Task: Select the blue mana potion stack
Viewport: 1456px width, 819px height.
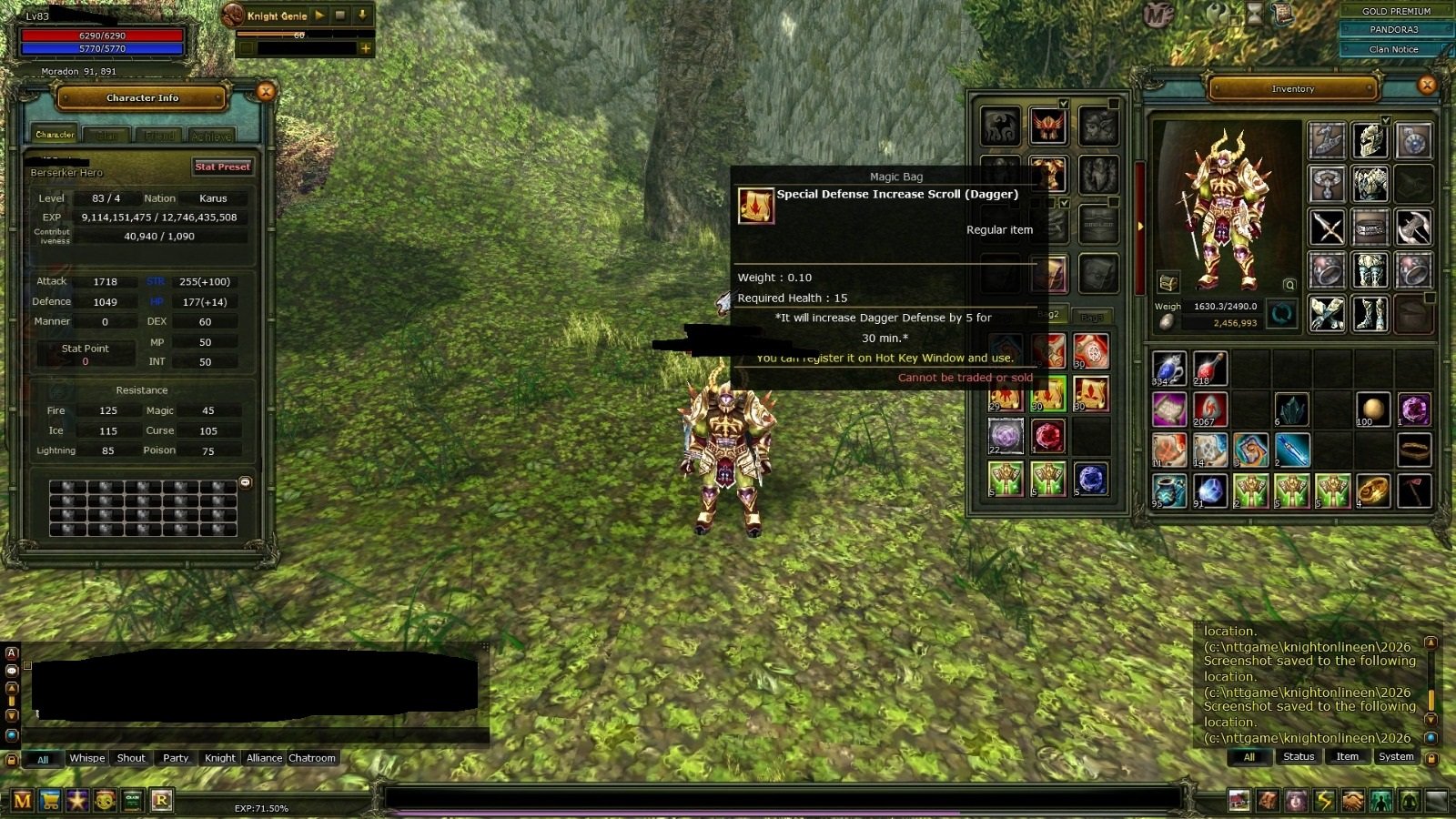Action: click(x=1168, y=369)
